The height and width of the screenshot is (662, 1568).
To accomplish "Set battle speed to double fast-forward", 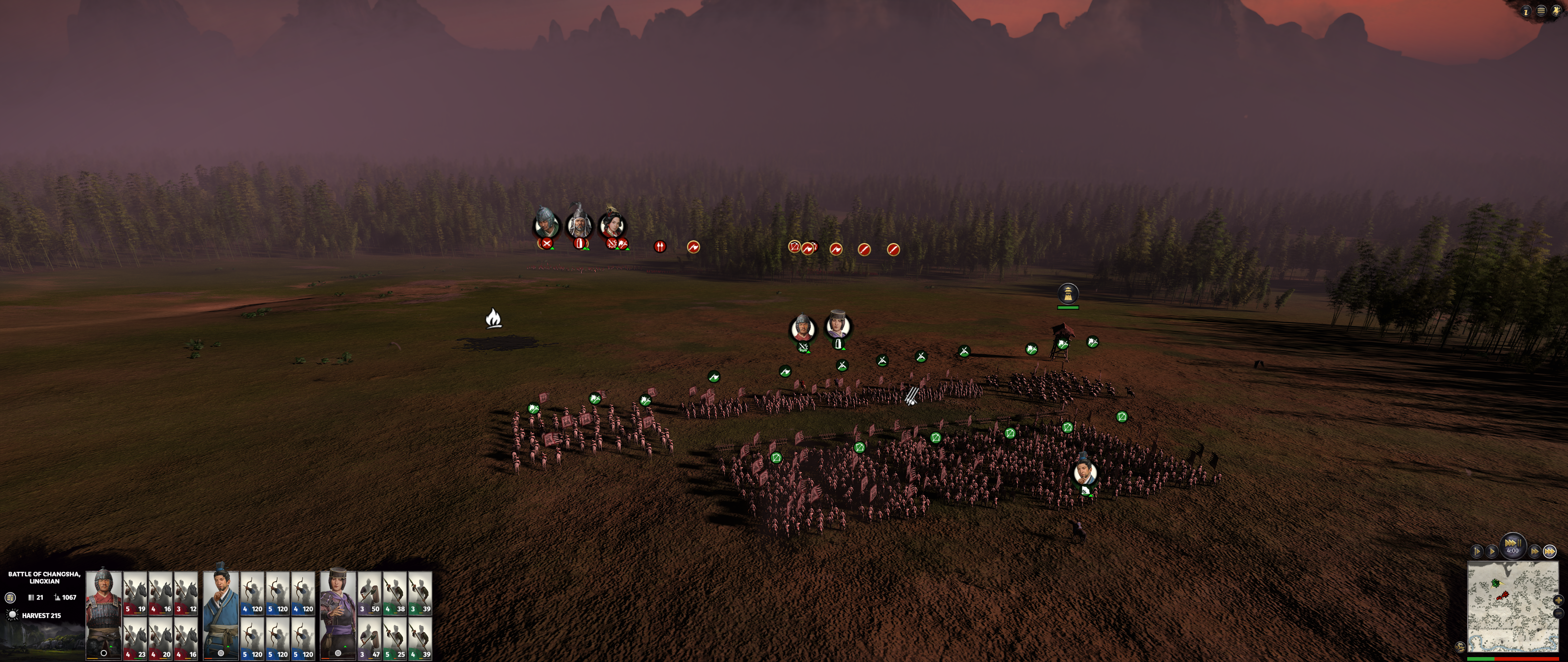I will (1535, 551).
